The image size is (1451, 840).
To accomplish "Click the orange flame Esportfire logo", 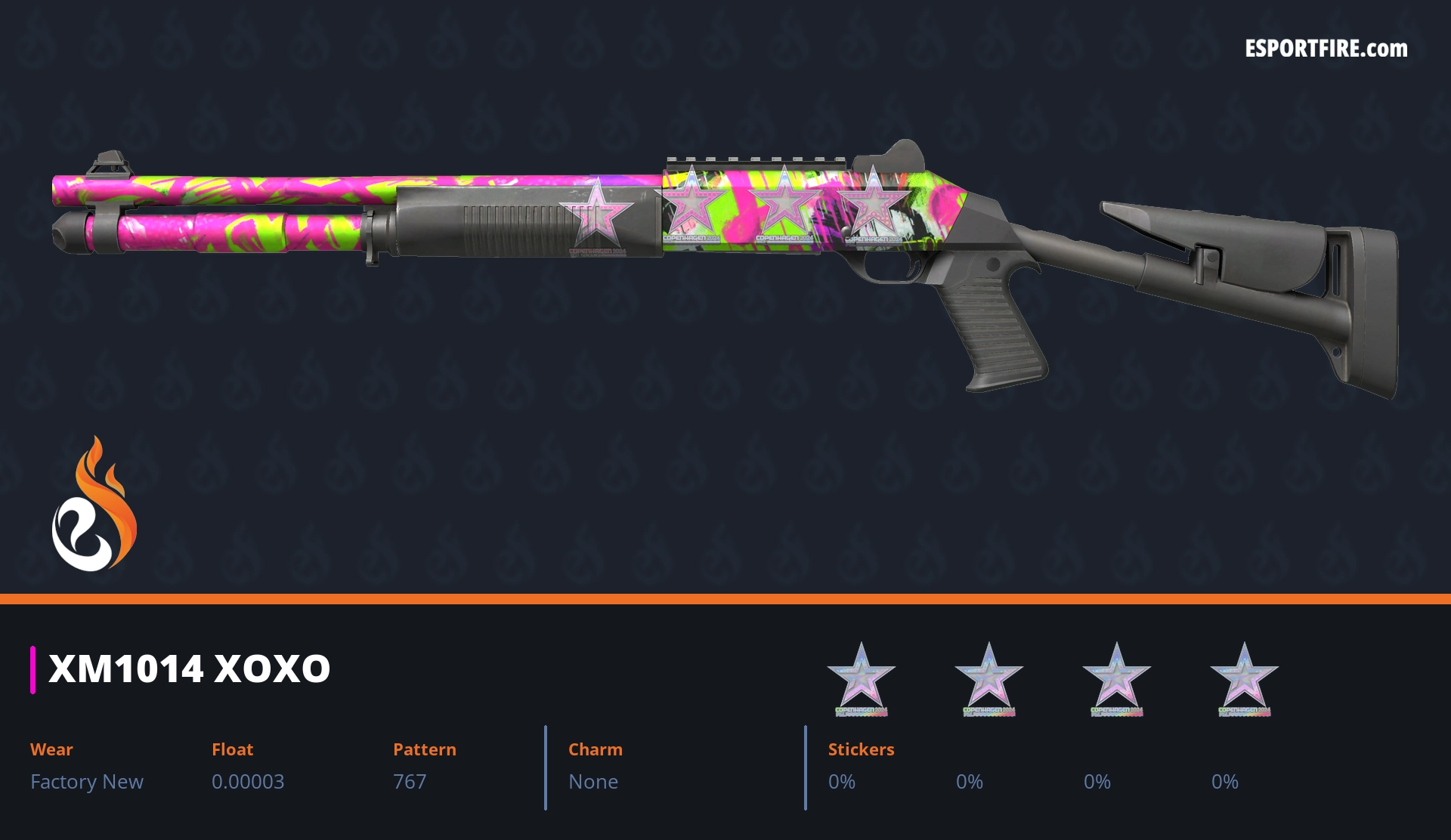I will (94, 505).
